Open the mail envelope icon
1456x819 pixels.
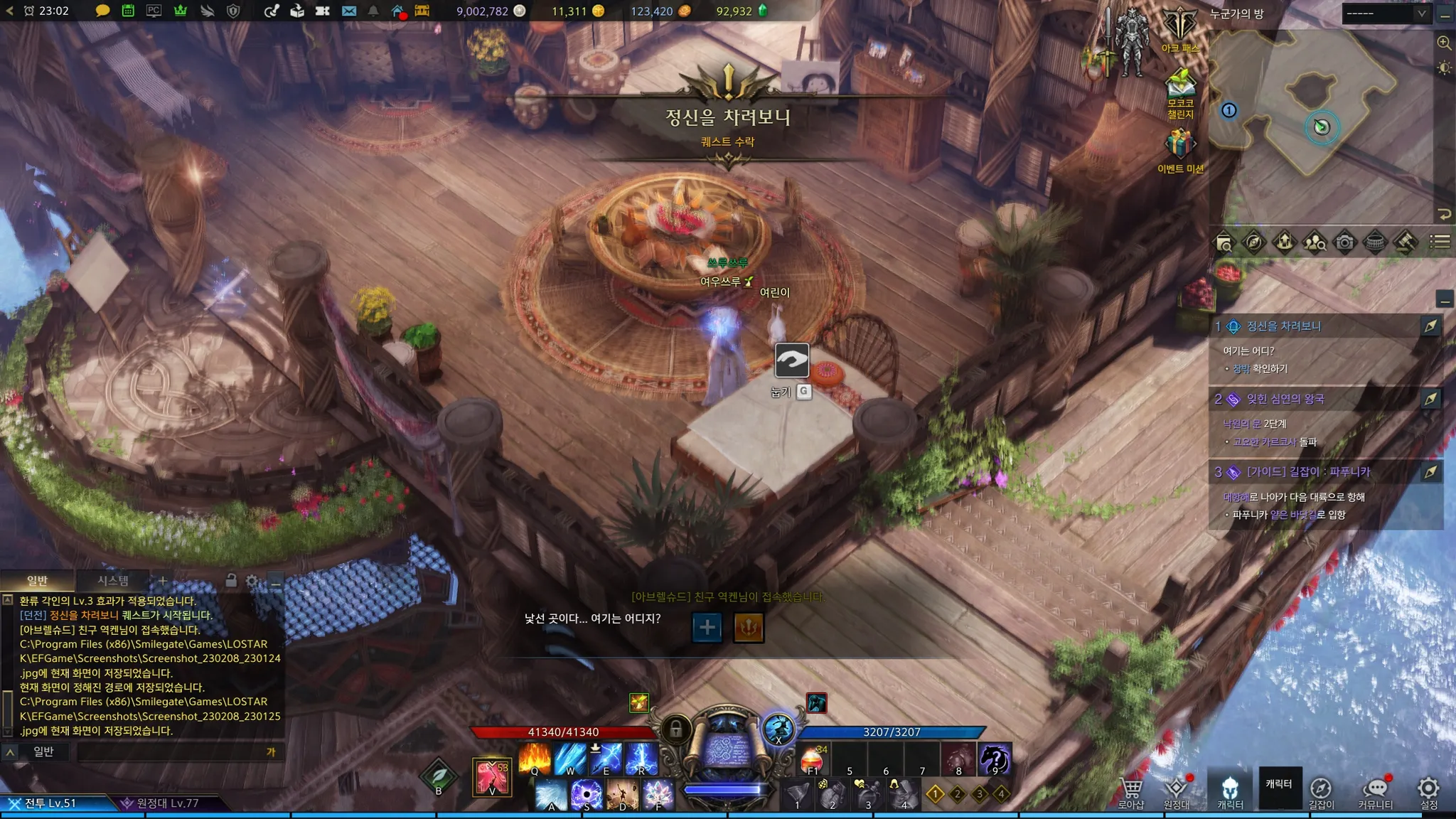[349, 11]
